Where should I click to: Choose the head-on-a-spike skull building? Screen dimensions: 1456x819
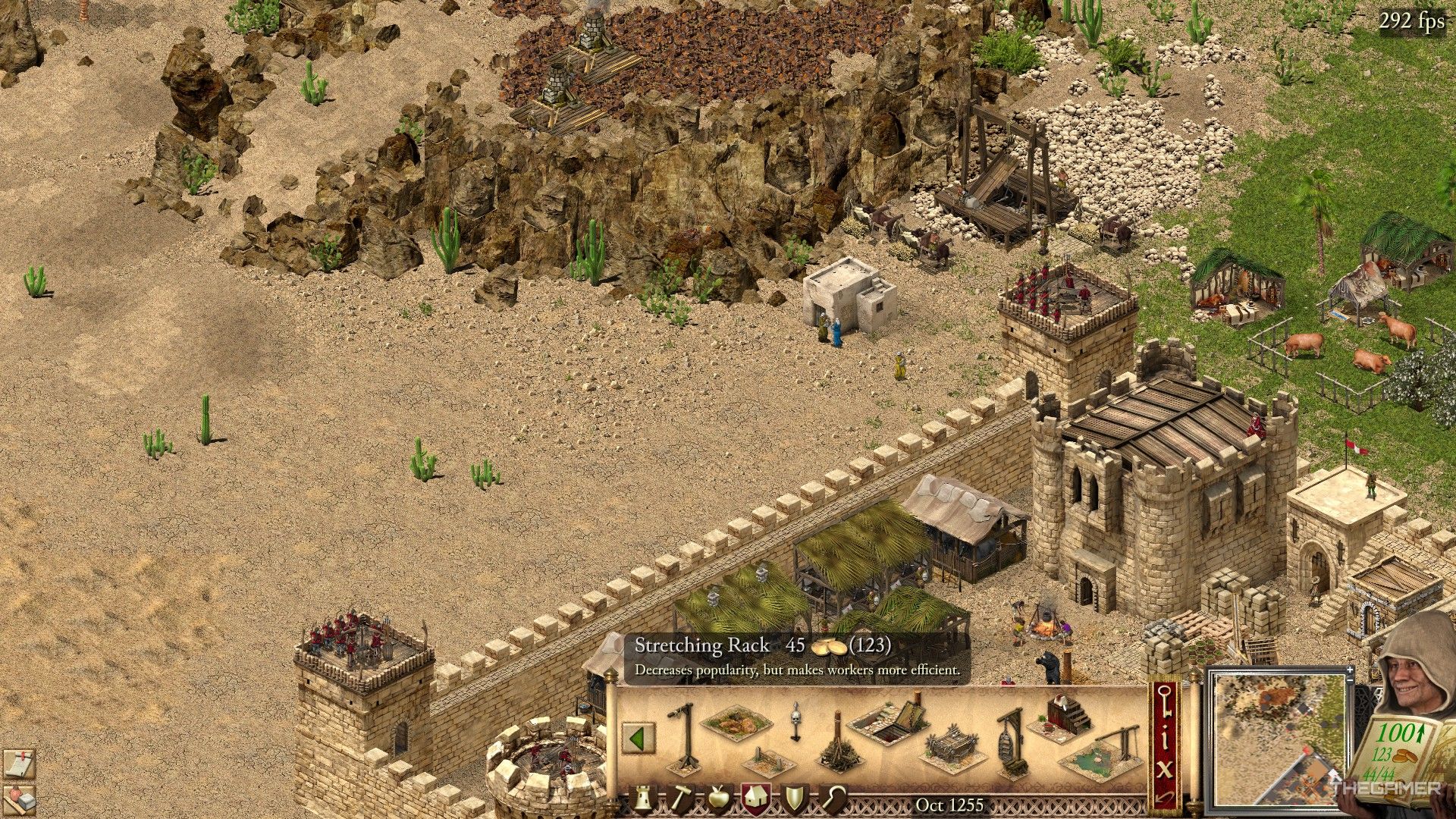pos(795,722)
